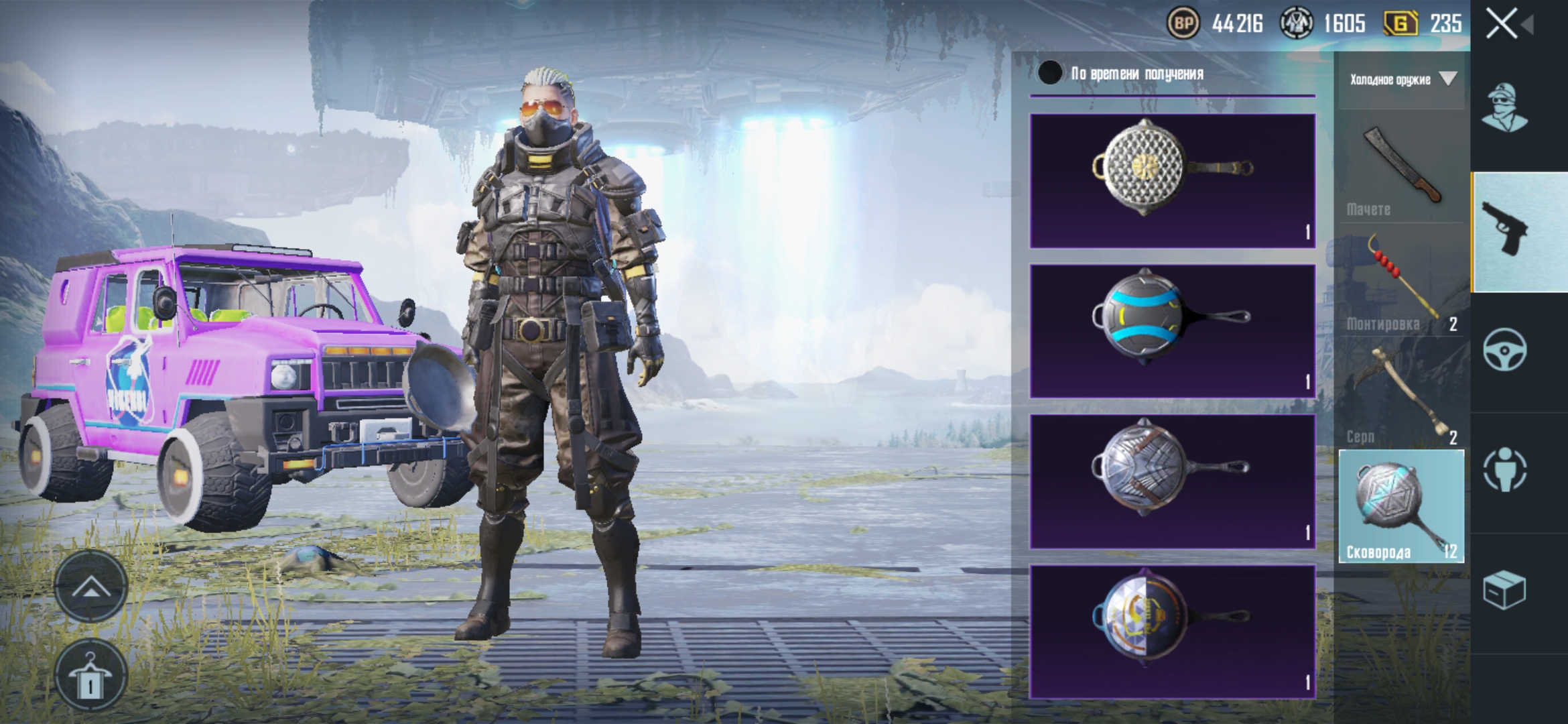Switch to the Machete weapon type
This screenshot has height=724, width=1568.
[x=1401, y=169]
